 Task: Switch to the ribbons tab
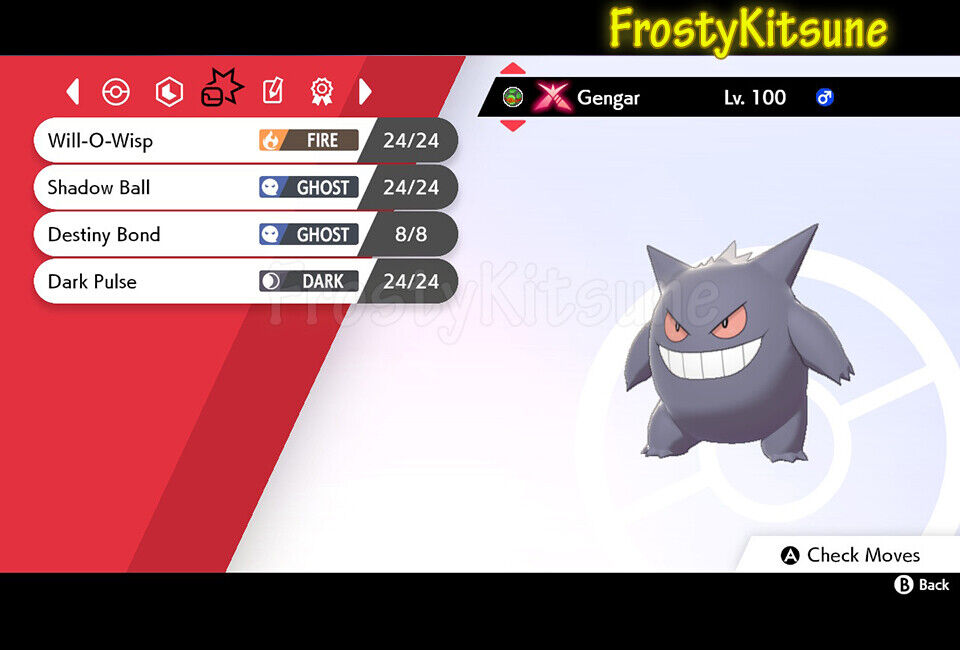click(x=321, y=92)
